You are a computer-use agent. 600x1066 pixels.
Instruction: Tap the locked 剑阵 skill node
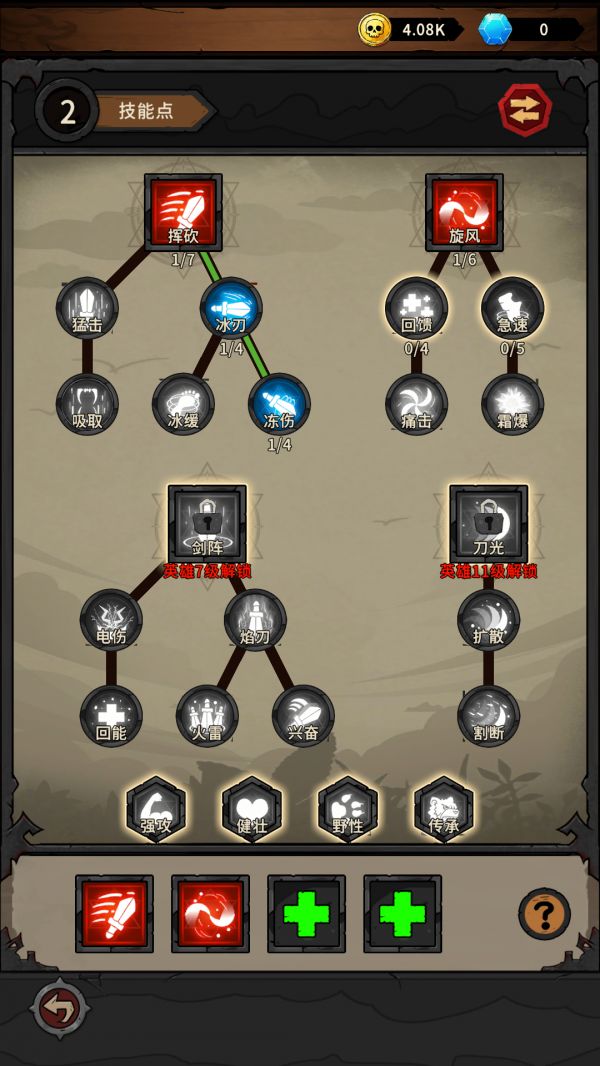pos(207,523)
